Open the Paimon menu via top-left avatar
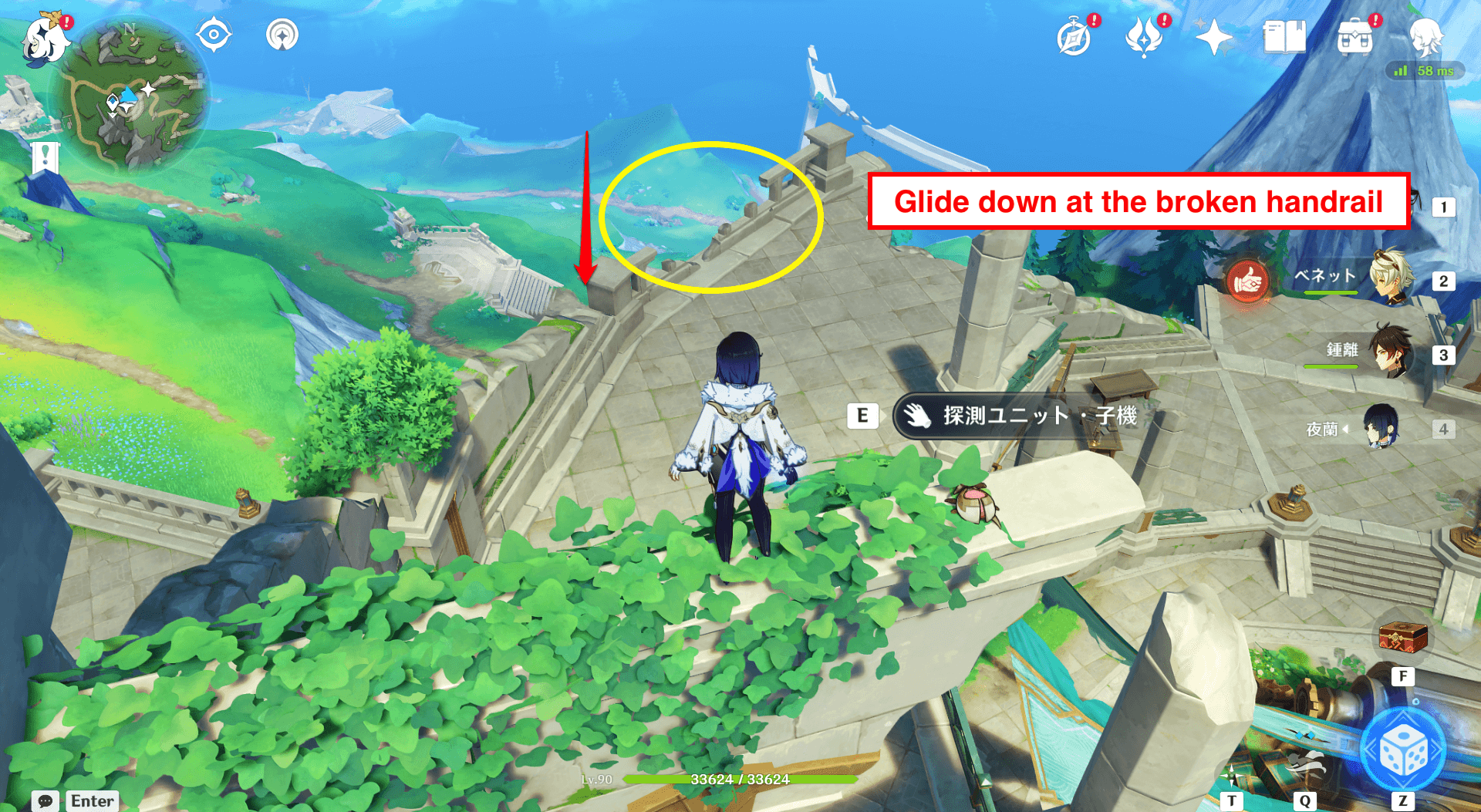 (46, 39)
